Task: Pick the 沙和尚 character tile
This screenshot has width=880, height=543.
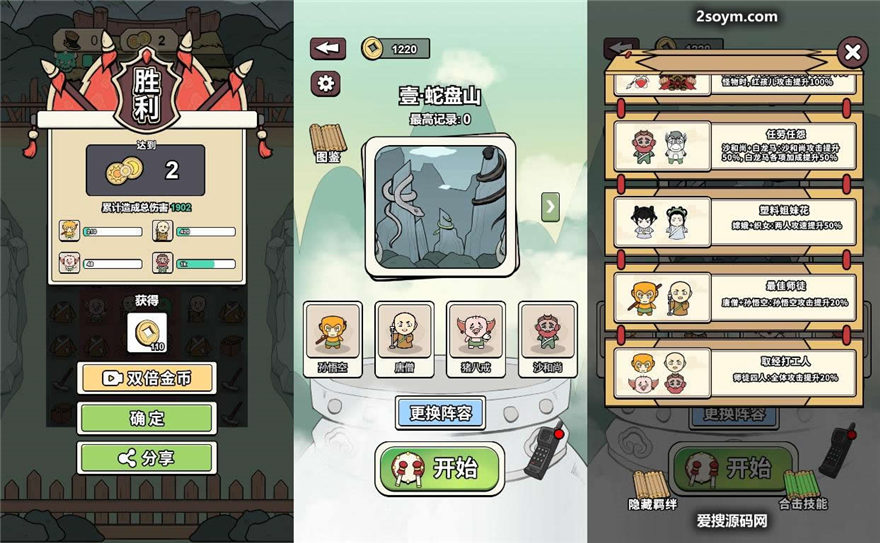Action: tap(547, 338)
